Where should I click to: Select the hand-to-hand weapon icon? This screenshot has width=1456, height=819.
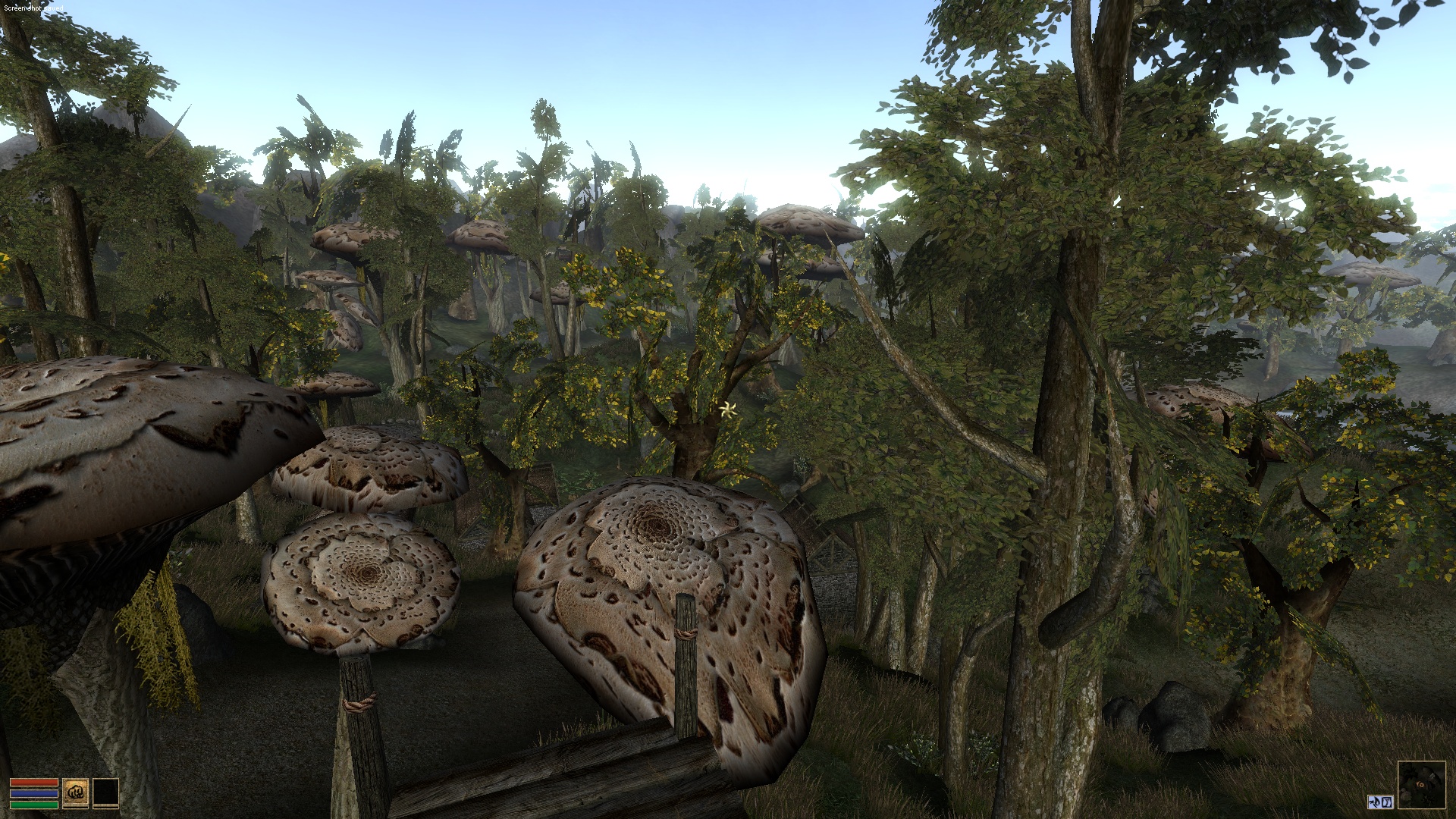(x=76, y=792)
